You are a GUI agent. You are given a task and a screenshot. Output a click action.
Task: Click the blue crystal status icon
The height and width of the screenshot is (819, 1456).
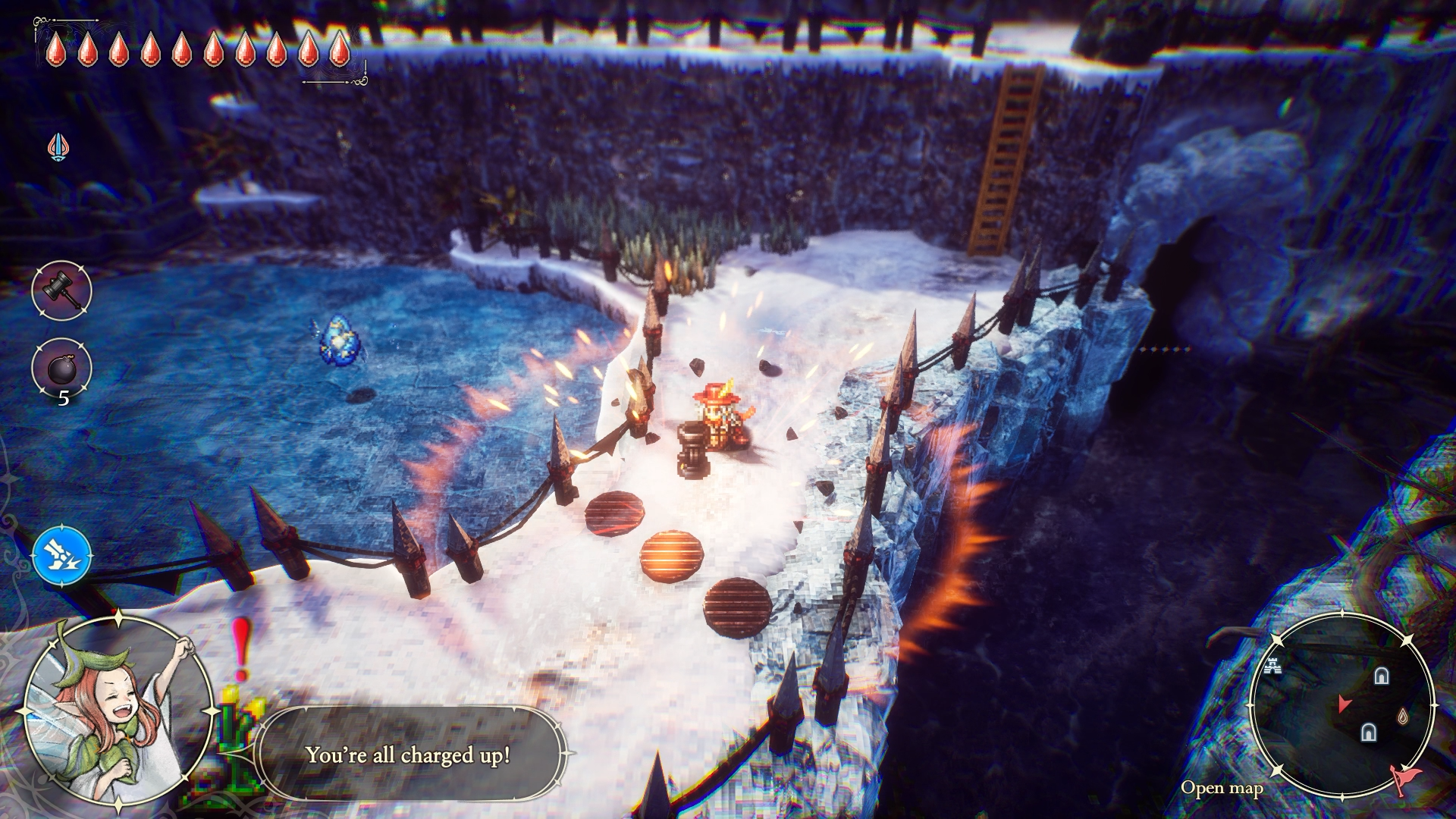[x=58, y=146]
